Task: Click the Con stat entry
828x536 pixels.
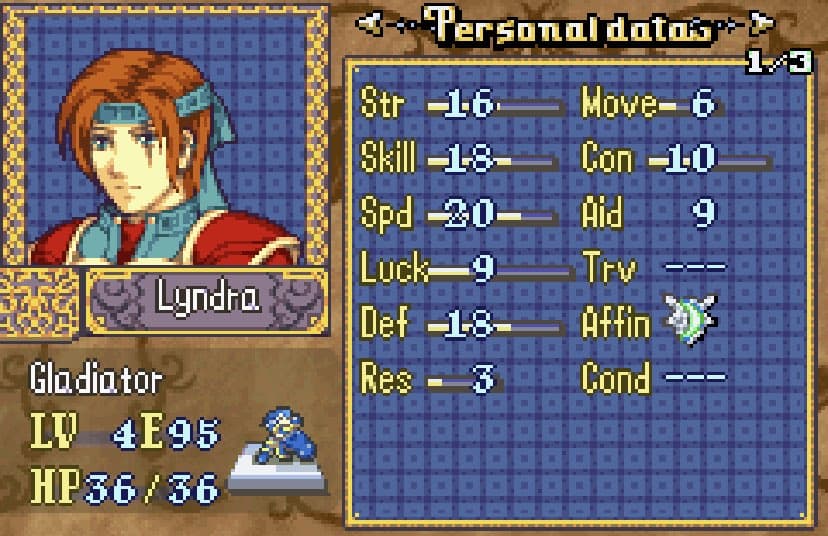Action: point(675,159)
